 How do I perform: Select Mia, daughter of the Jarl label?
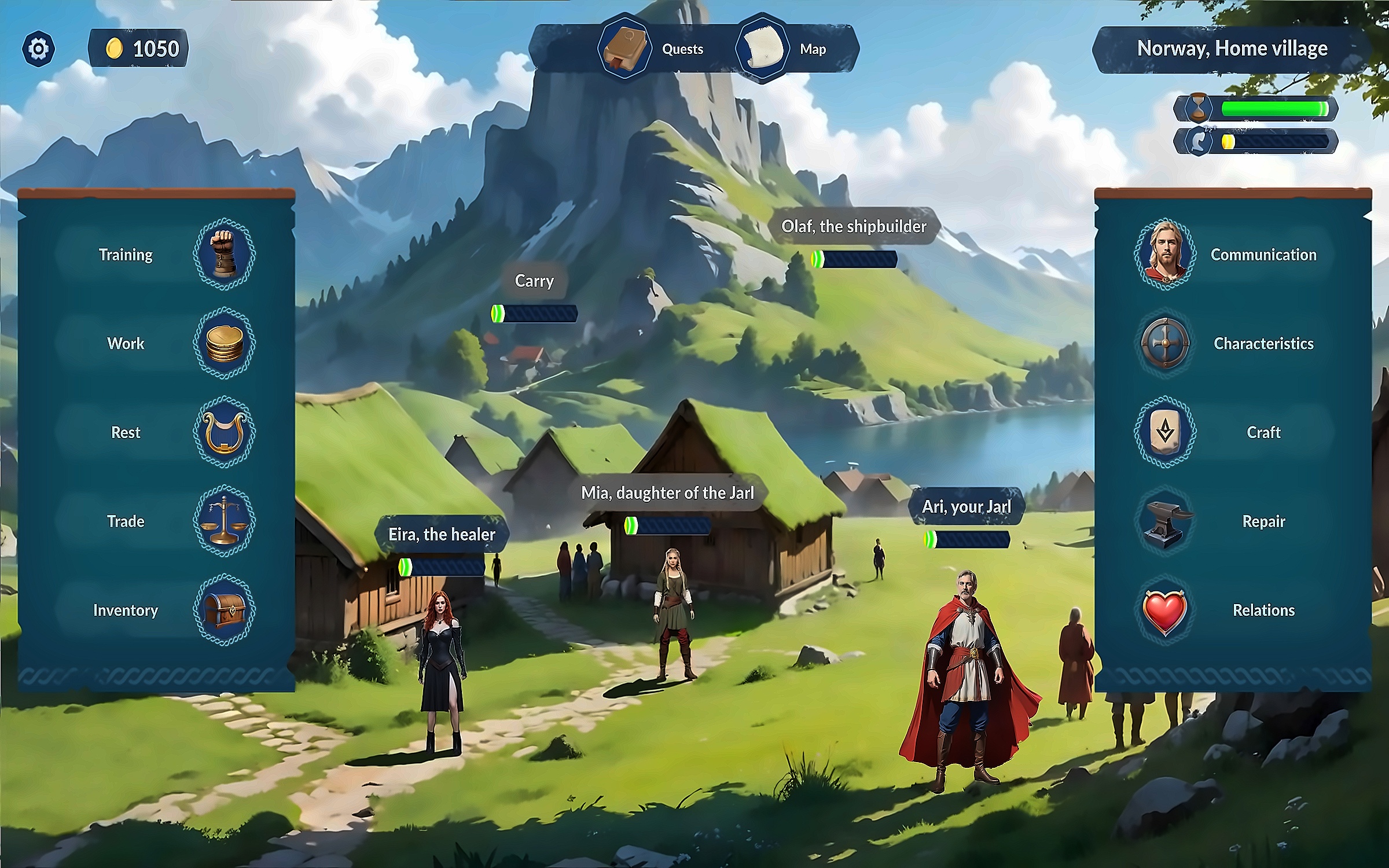coord(667,493)
